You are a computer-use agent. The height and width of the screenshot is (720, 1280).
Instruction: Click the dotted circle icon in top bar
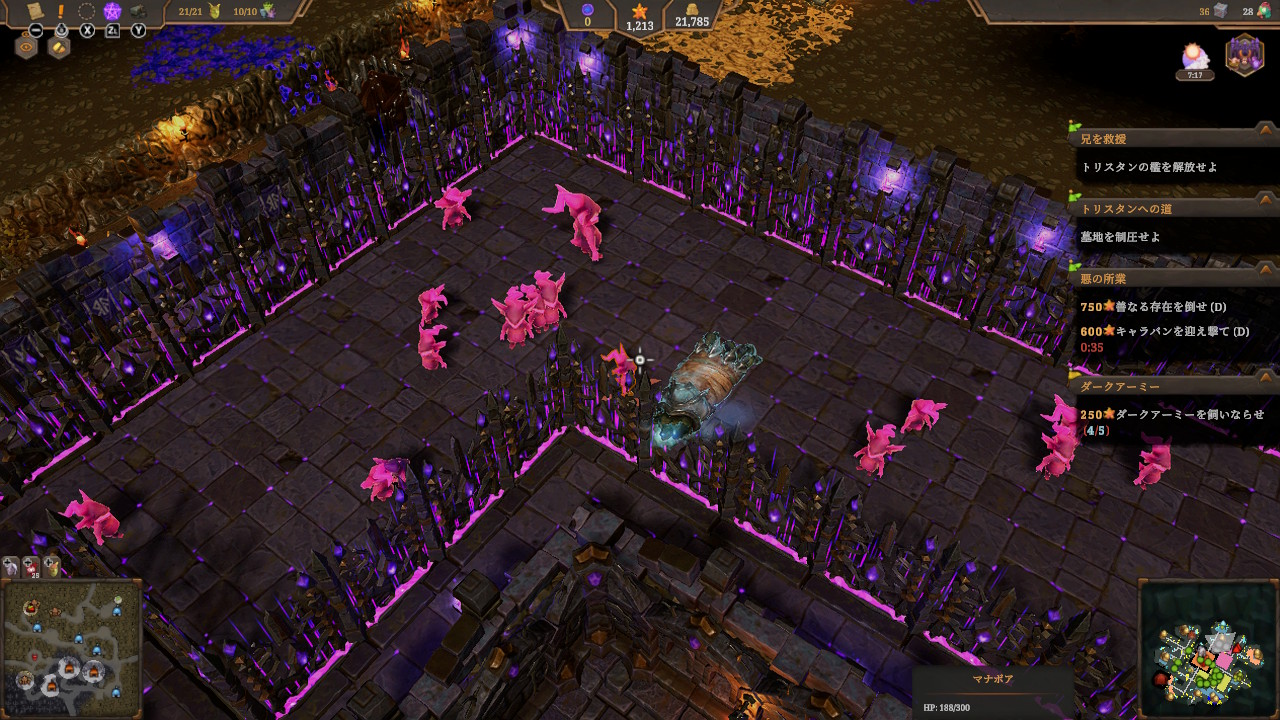(x=87, y=12)
